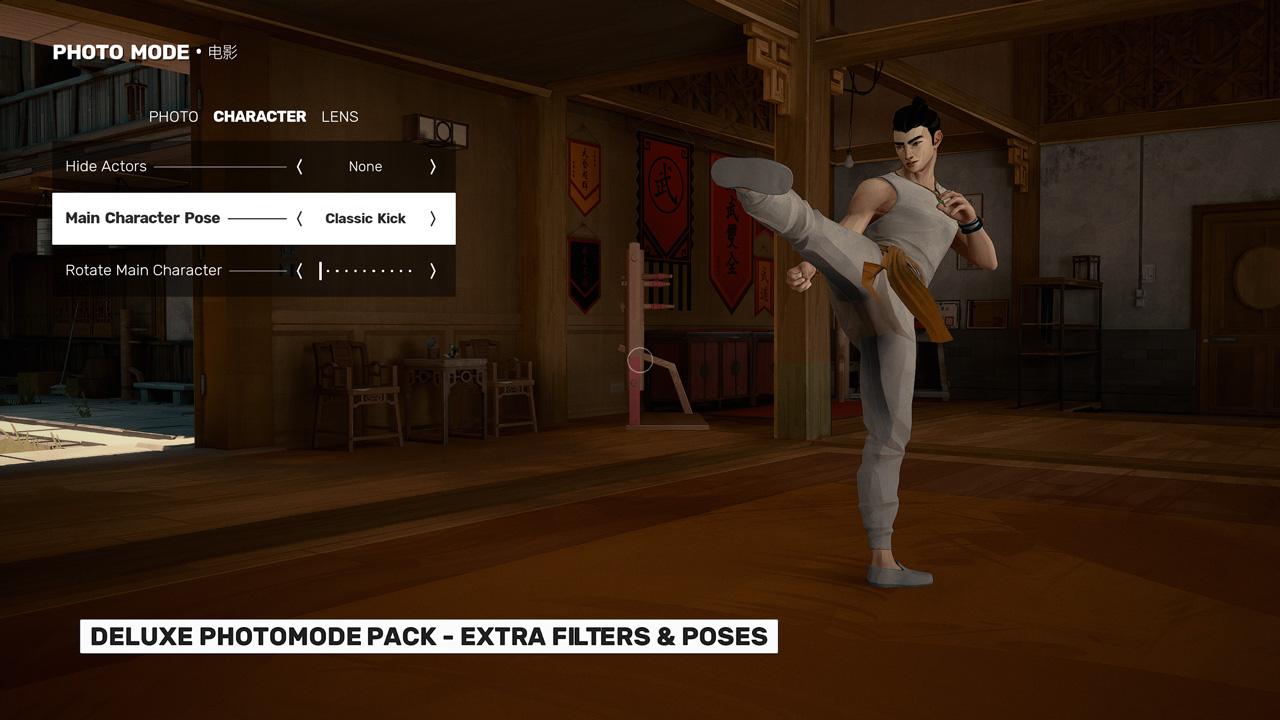The image size is (1280, 720).
Task: Rotate character right using the right chevron
Action: pyautogui.click(x=432, y=270)
